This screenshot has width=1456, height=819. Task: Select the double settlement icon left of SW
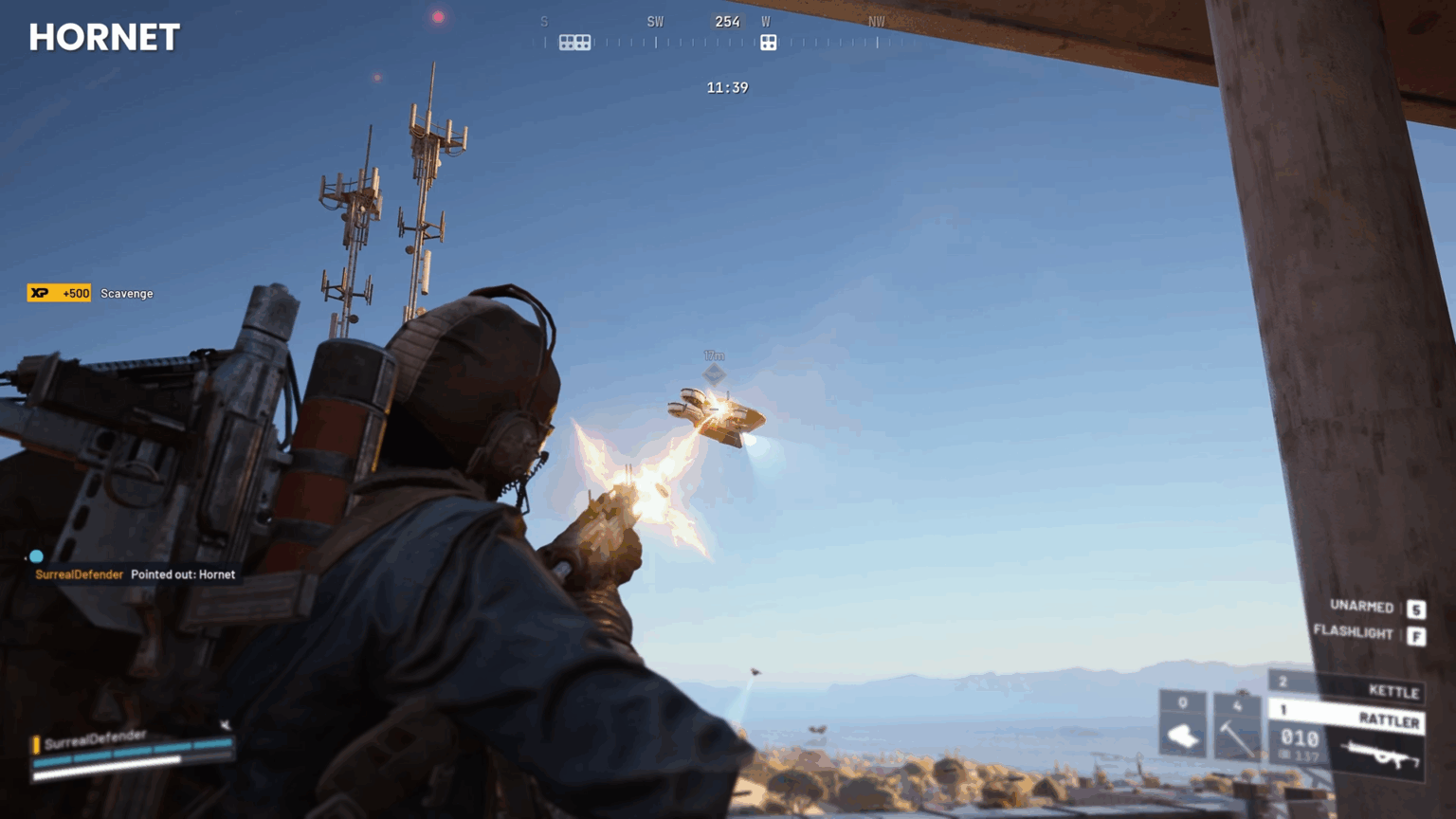click(x=575, y=42)
